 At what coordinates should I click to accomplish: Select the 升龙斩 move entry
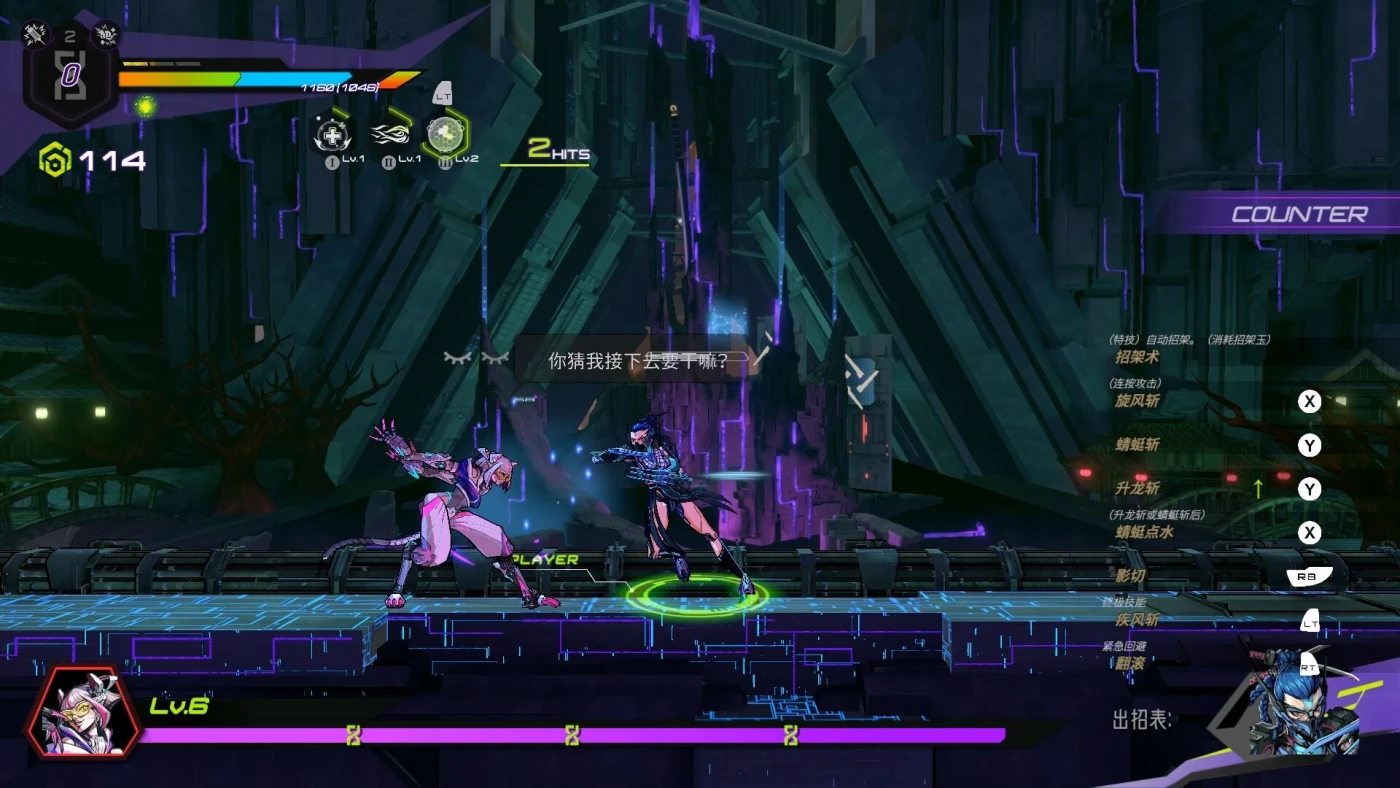tap(1137, 489)
